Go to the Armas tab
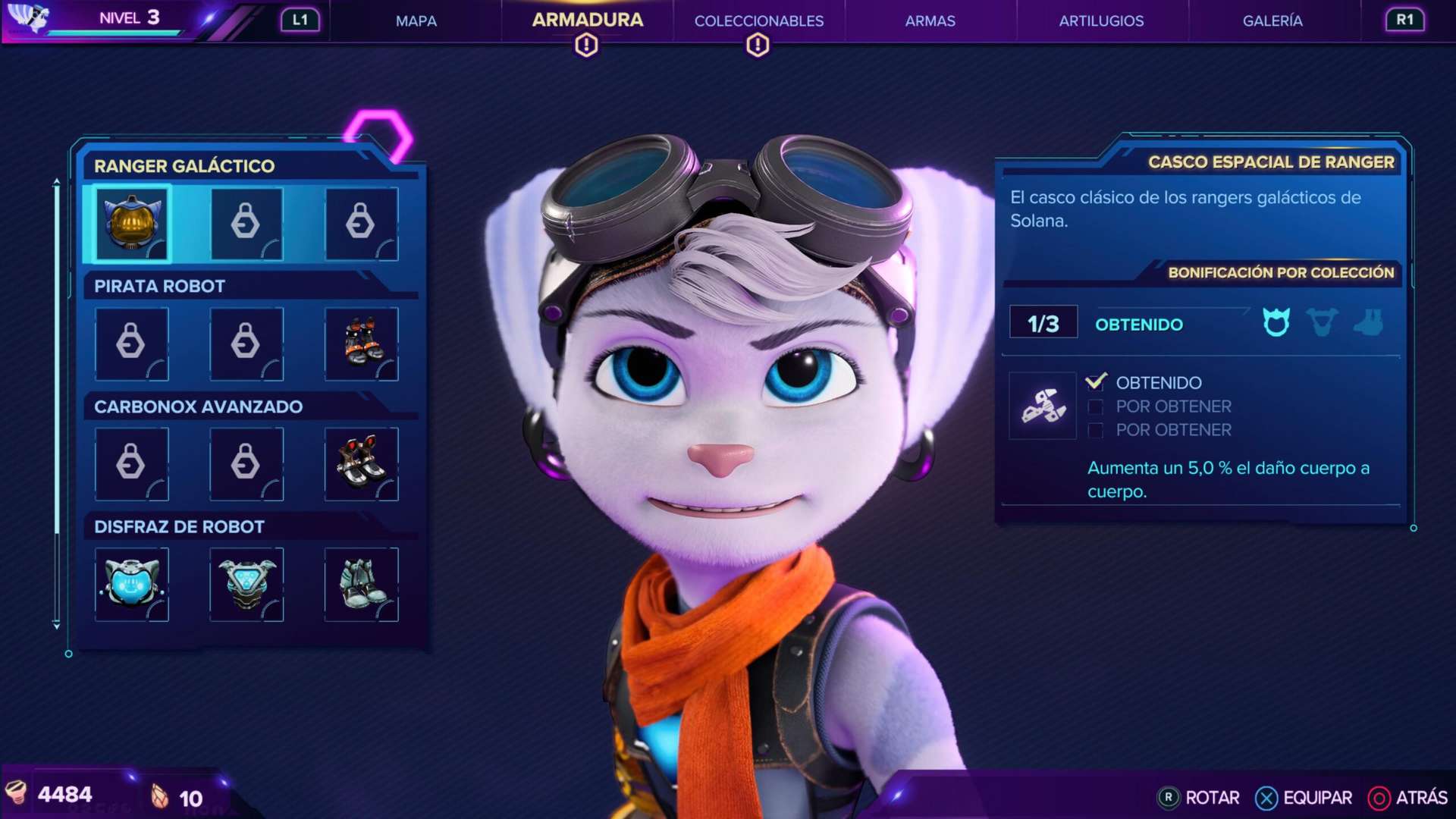This screenshot has width=1456, height=819. click(x=930, y=21)
